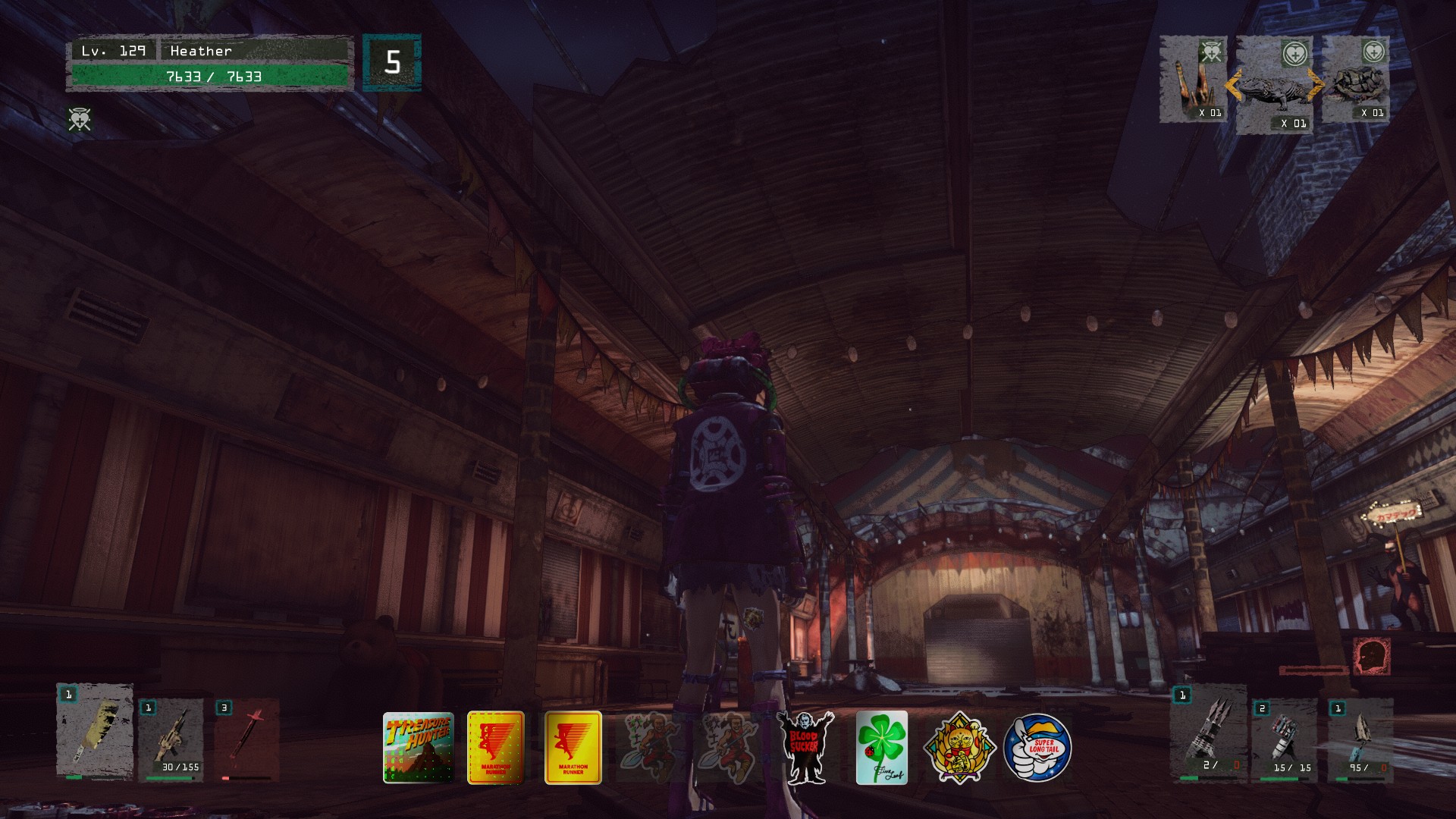Select the Super Long Tail decal

point(1037,747)
